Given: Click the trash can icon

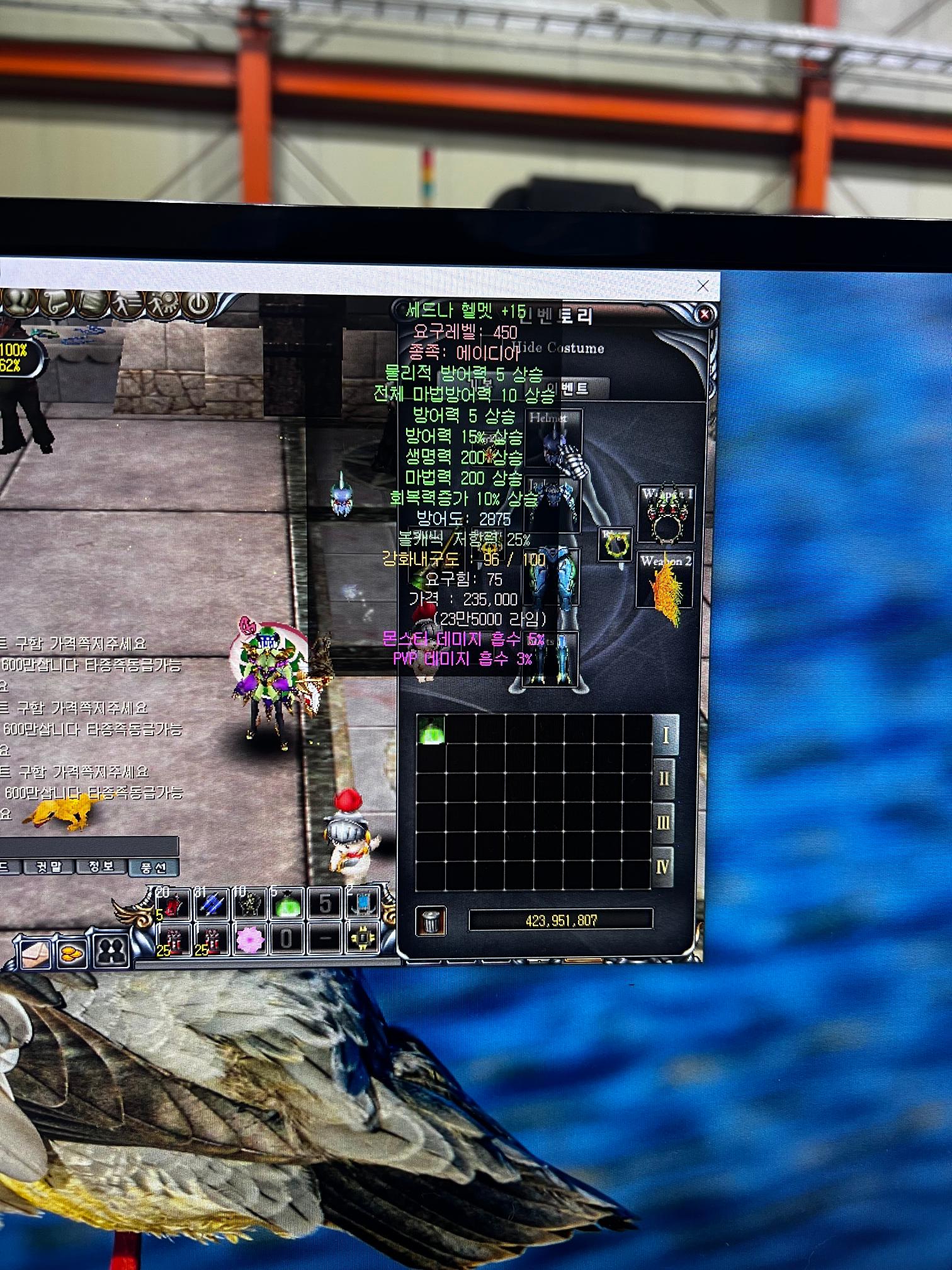Looking at the screenshot, I should click(x=431, y=921).
